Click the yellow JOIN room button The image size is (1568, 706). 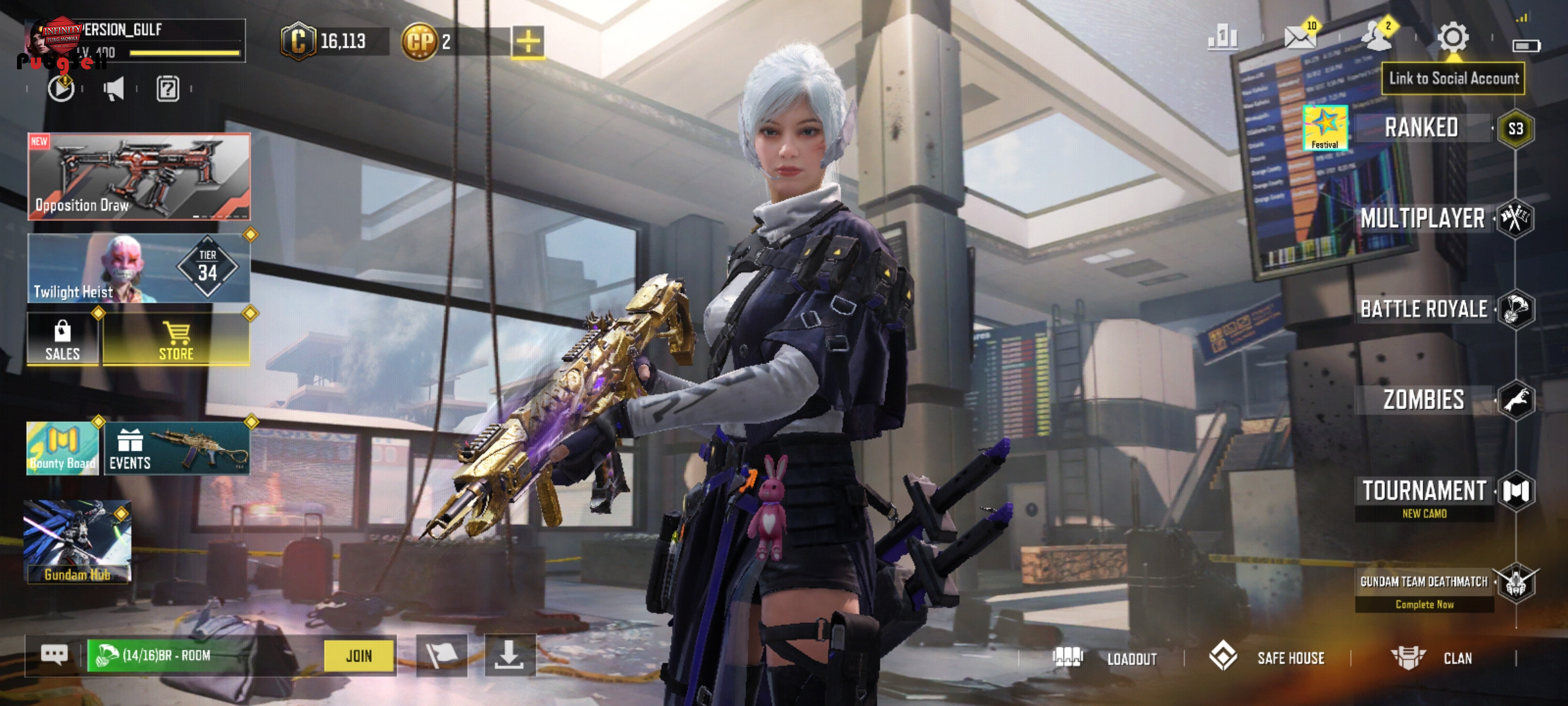coord(359,656)
